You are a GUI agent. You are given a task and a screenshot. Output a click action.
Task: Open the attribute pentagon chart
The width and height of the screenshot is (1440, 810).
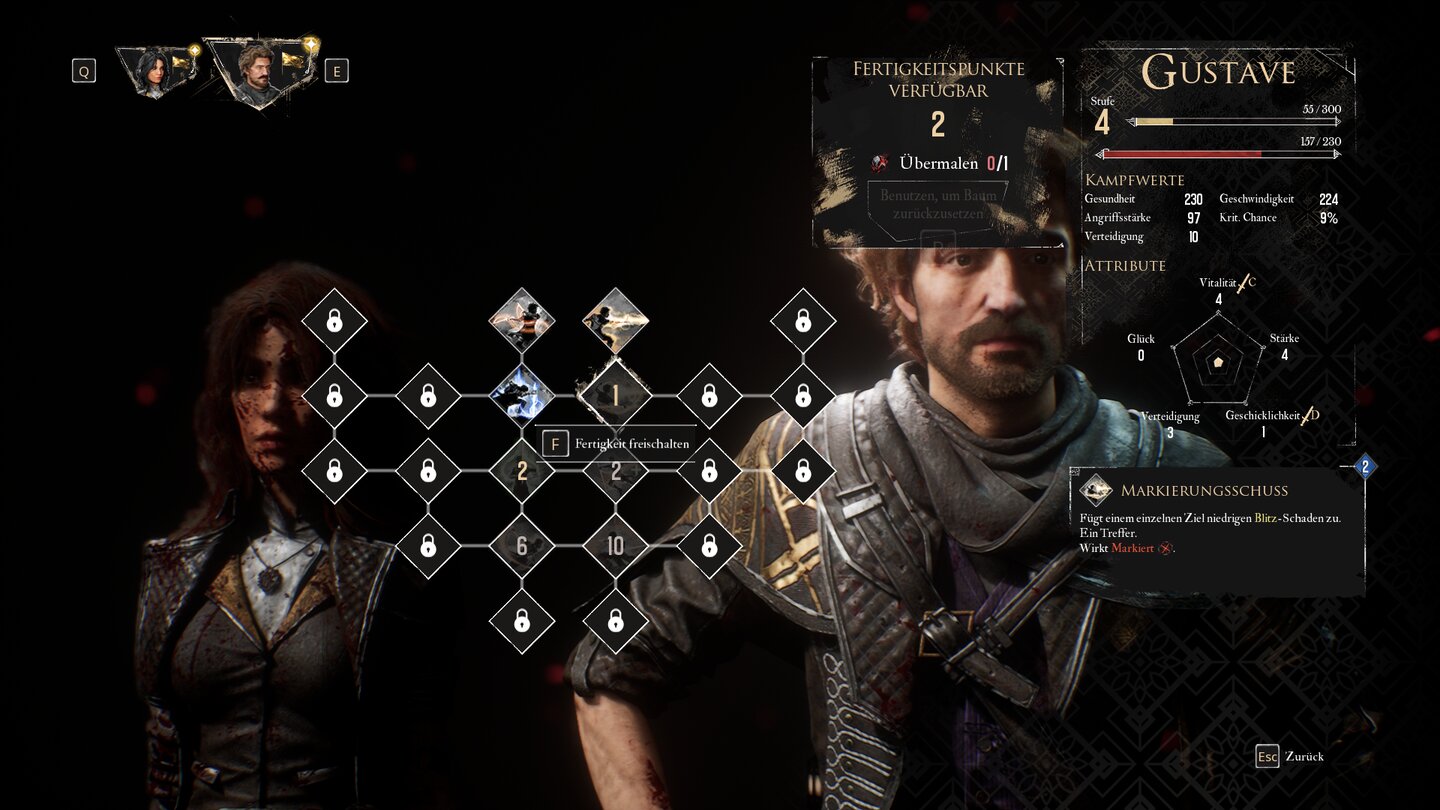(1218, 362)
